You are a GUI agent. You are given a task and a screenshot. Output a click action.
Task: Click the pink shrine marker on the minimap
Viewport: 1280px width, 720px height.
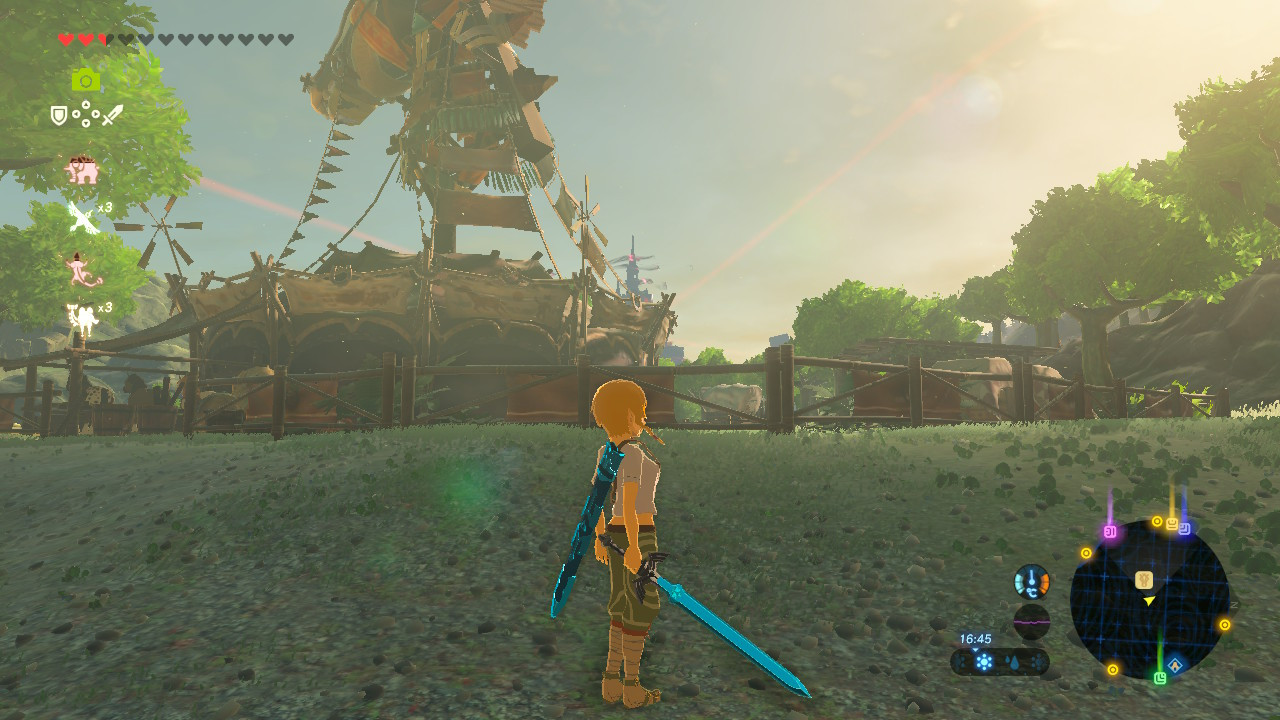click(x=1108, y=532)
